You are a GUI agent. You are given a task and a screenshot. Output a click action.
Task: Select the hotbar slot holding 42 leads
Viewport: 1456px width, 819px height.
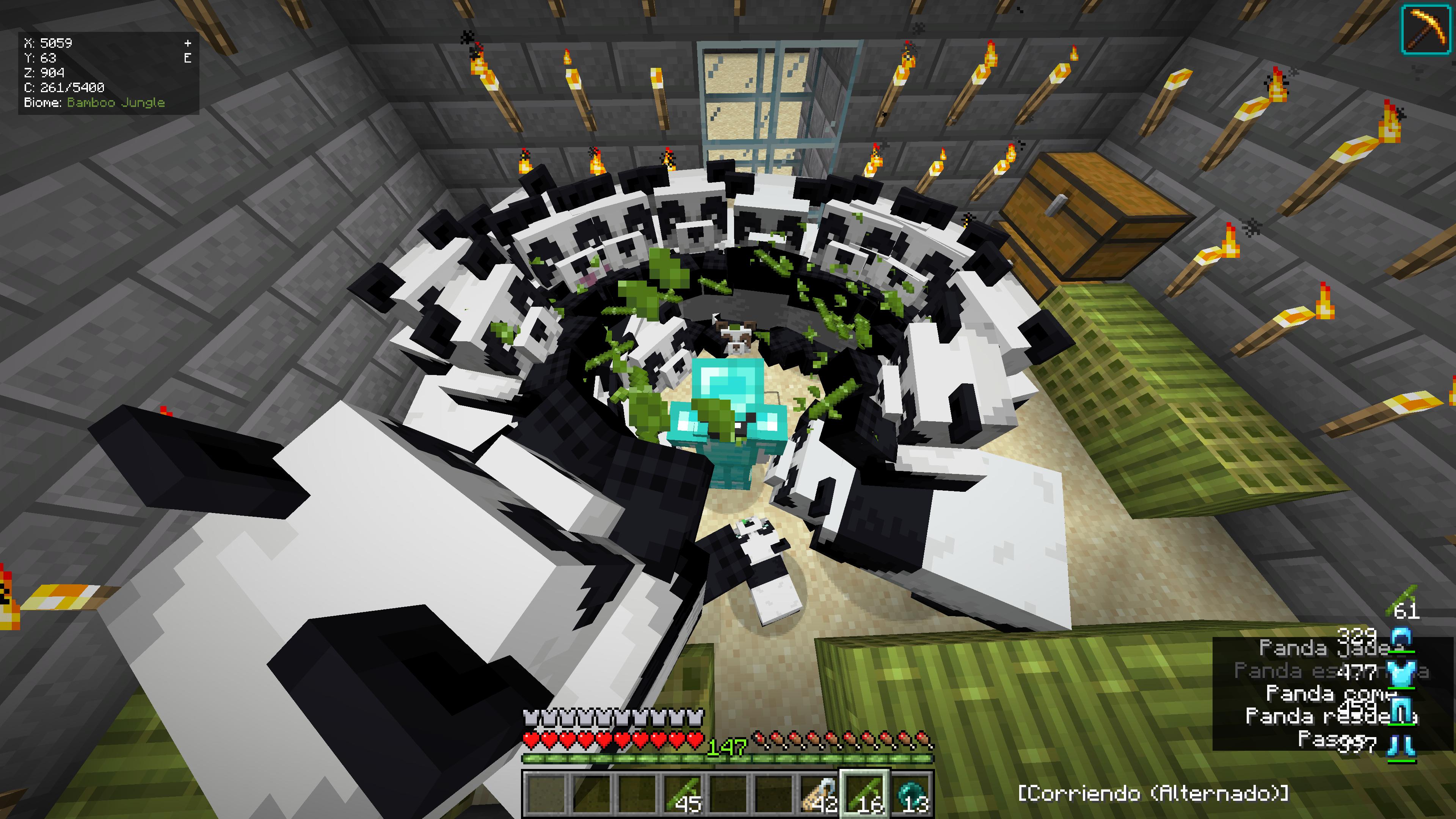click(x=819, y=794)
